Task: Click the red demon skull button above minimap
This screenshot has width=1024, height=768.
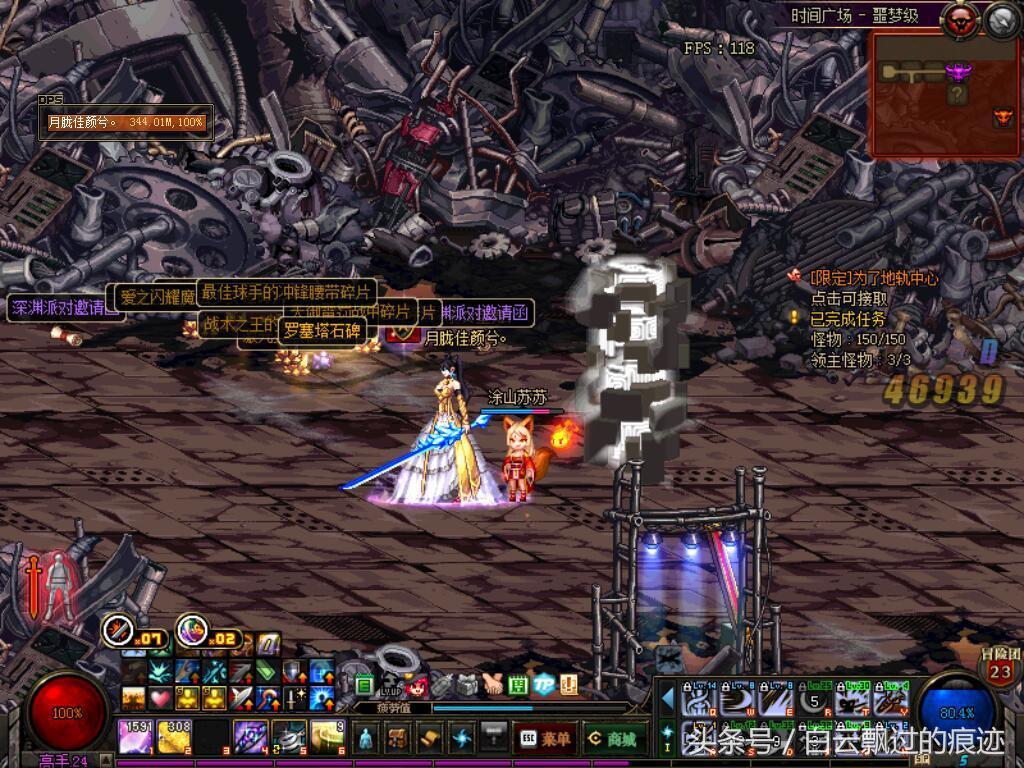Action: point(962,18)
